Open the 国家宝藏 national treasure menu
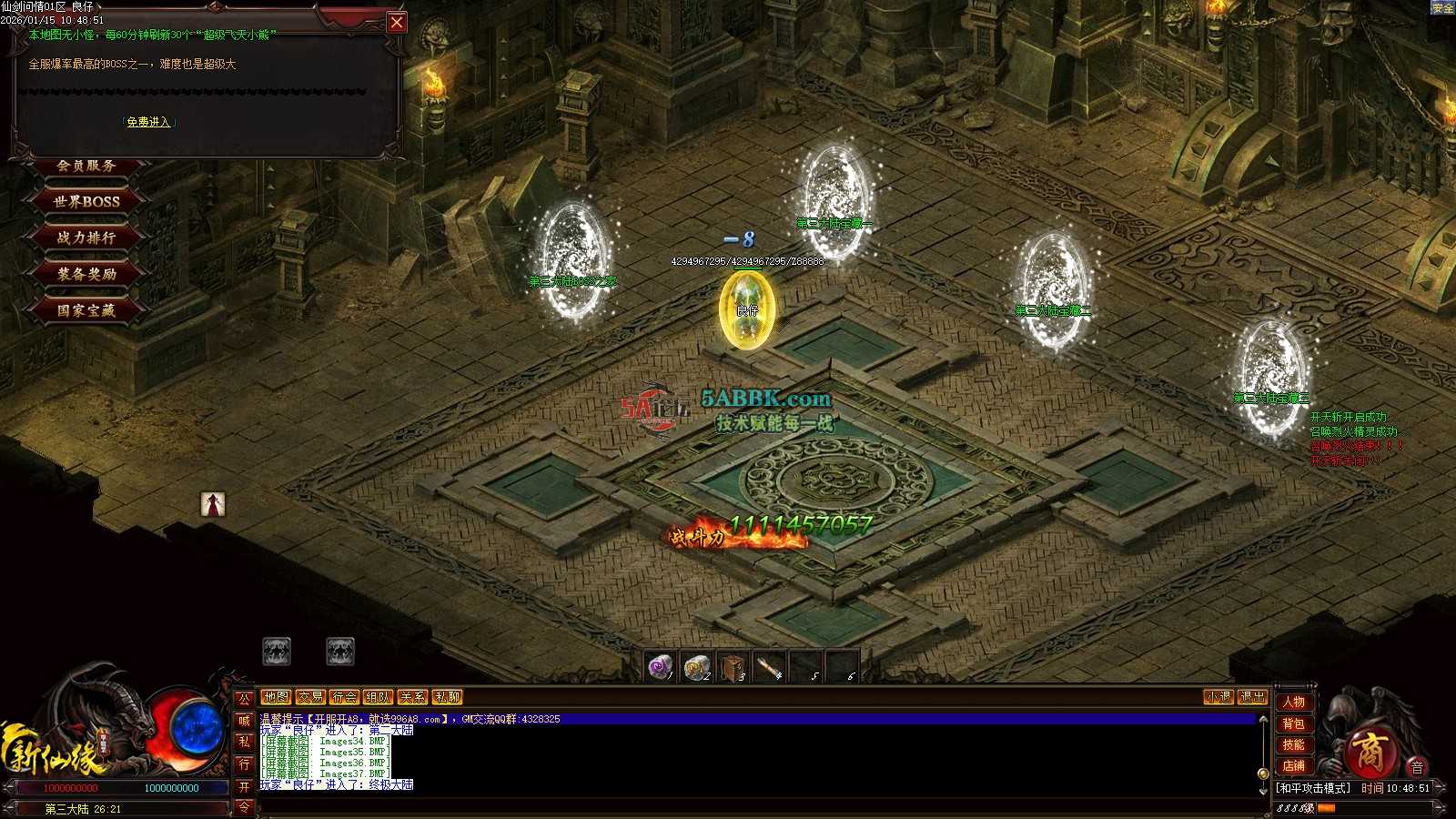This screenshot has width=1456, height=819. [x=86, y=310]
